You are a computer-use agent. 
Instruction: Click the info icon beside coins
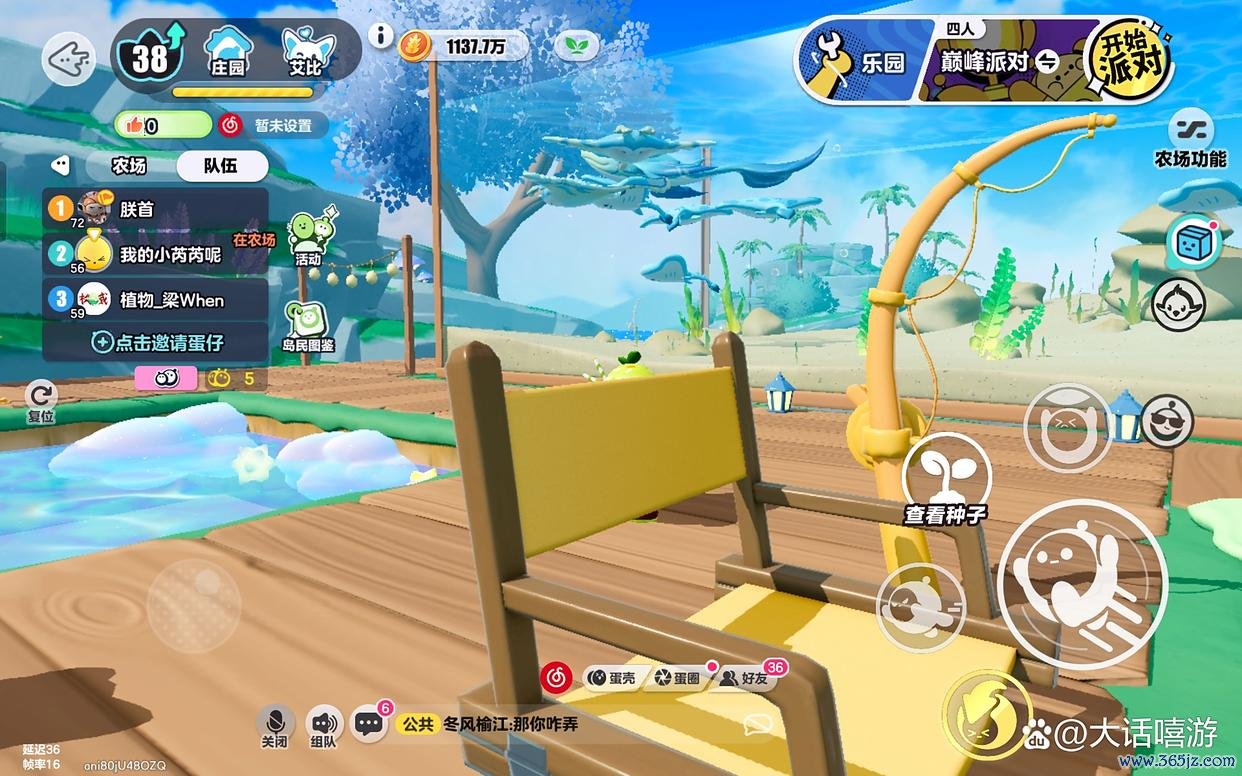click(380, 36)
